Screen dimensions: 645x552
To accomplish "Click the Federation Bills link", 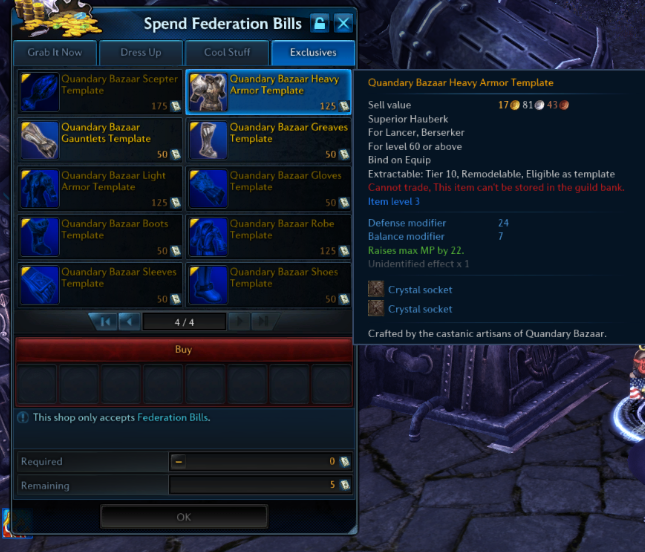I will 173,417.
